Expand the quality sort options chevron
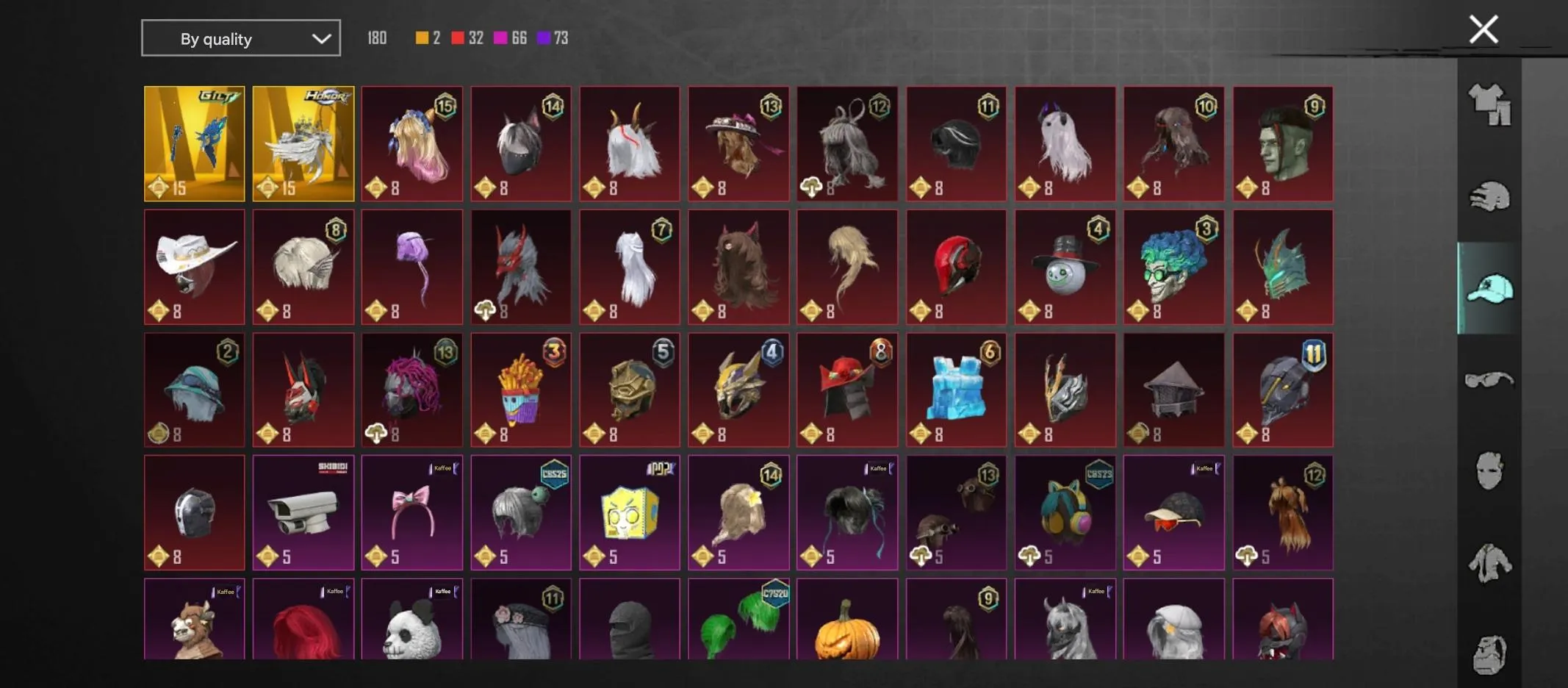 (321, 37)
